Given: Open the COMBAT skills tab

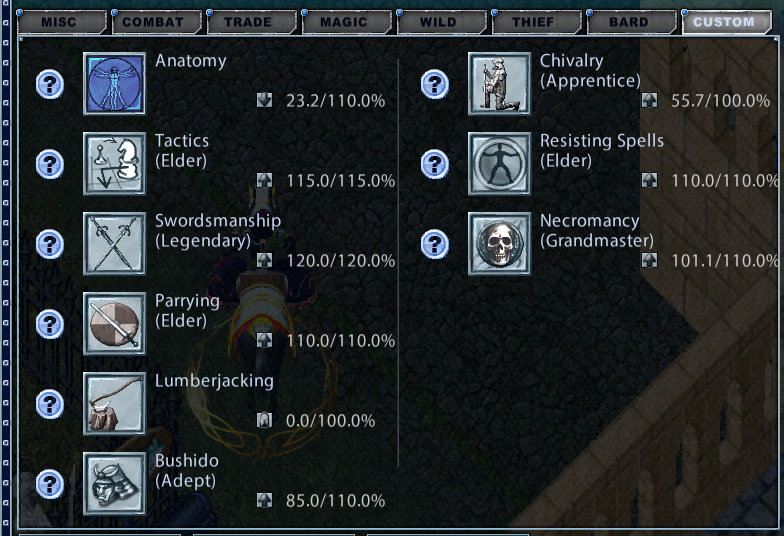Looking at the screenshot, I should 154,22.
